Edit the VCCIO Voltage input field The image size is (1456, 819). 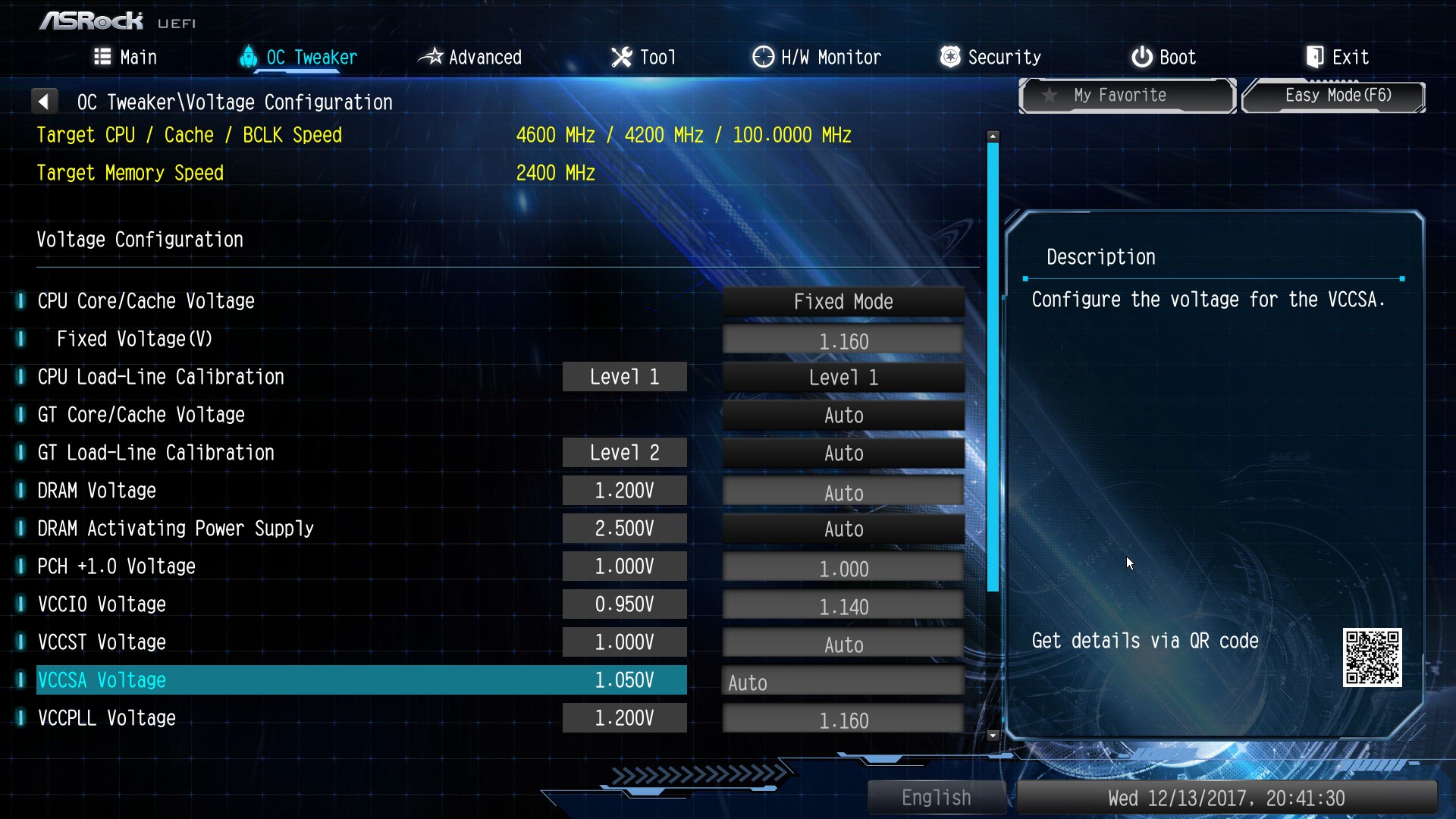(843, 606)
